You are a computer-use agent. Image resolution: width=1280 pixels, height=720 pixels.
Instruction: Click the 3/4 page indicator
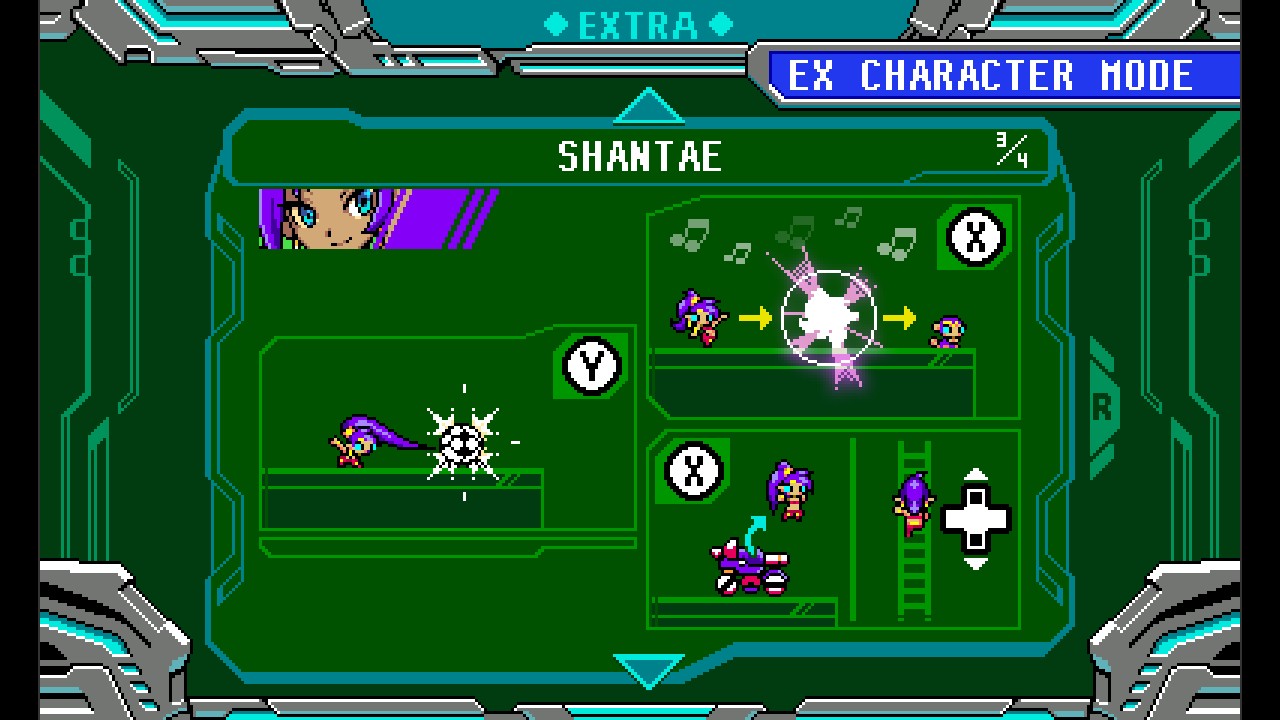[1010, 152]
